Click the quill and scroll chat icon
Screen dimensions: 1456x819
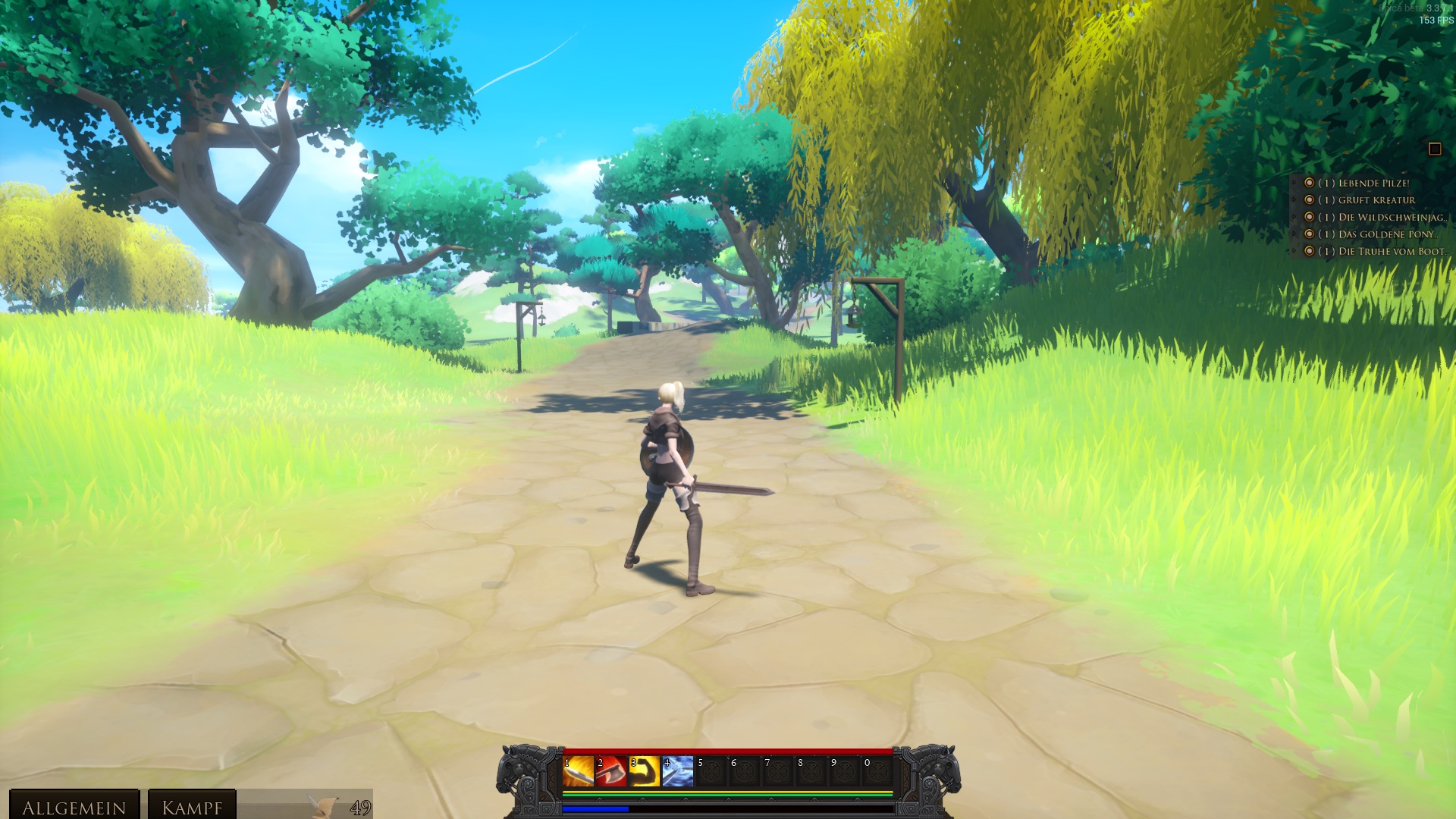tap(325, 806)
